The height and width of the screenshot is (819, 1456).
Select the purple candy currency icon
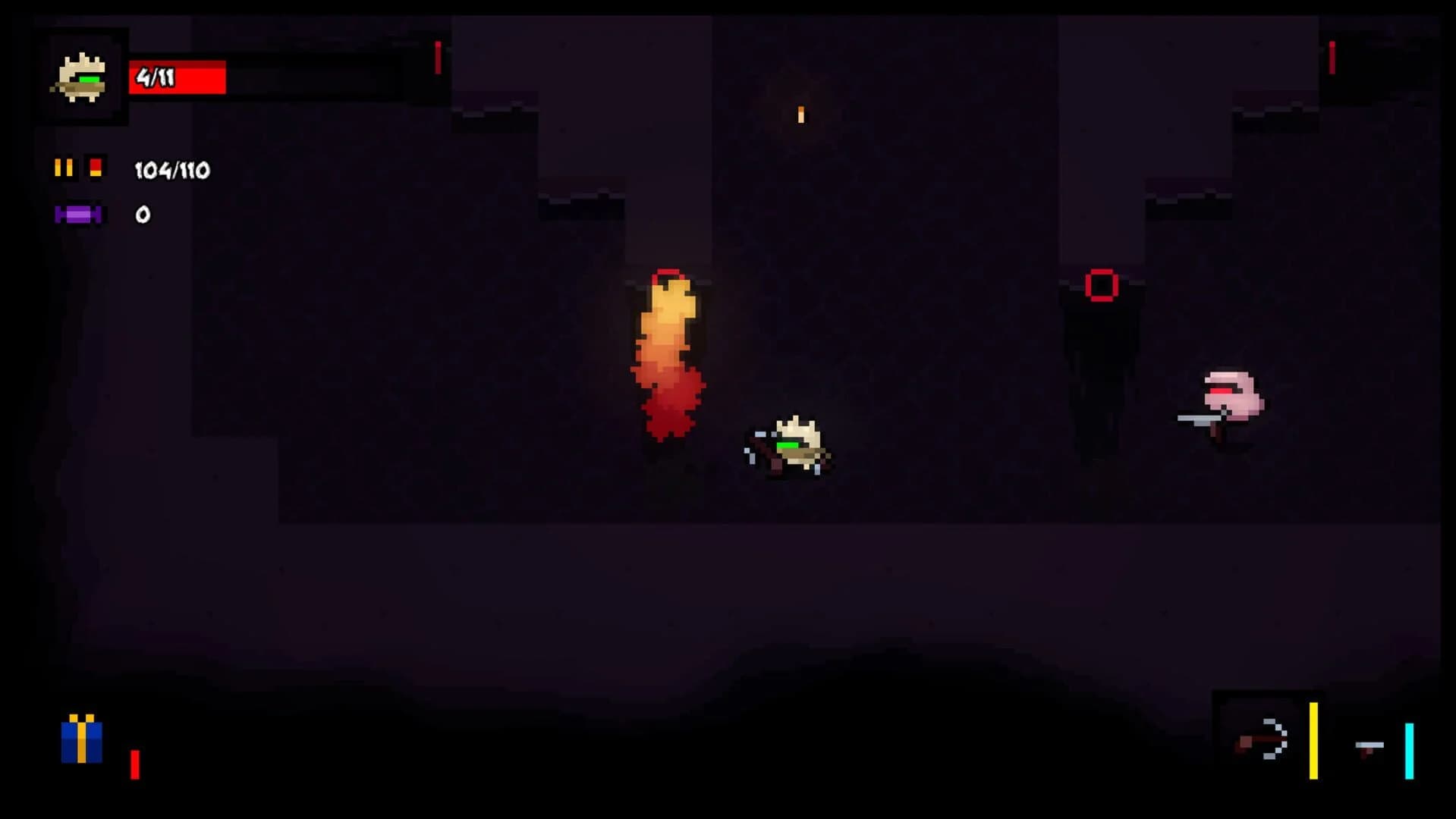point(78,214)
